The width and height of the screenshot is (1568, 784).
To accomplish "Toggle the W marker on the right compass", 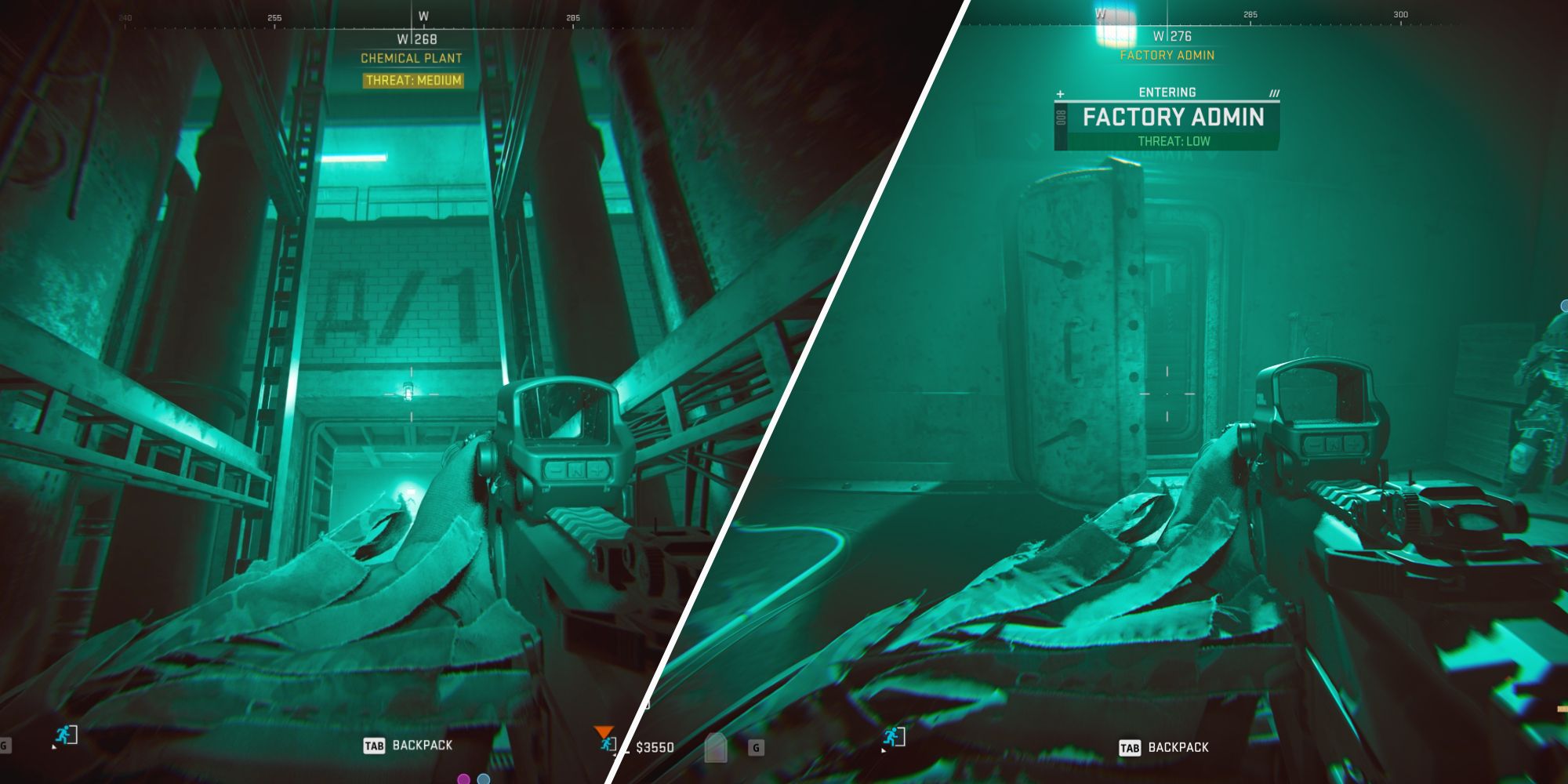I will [x=1100, y=13].
